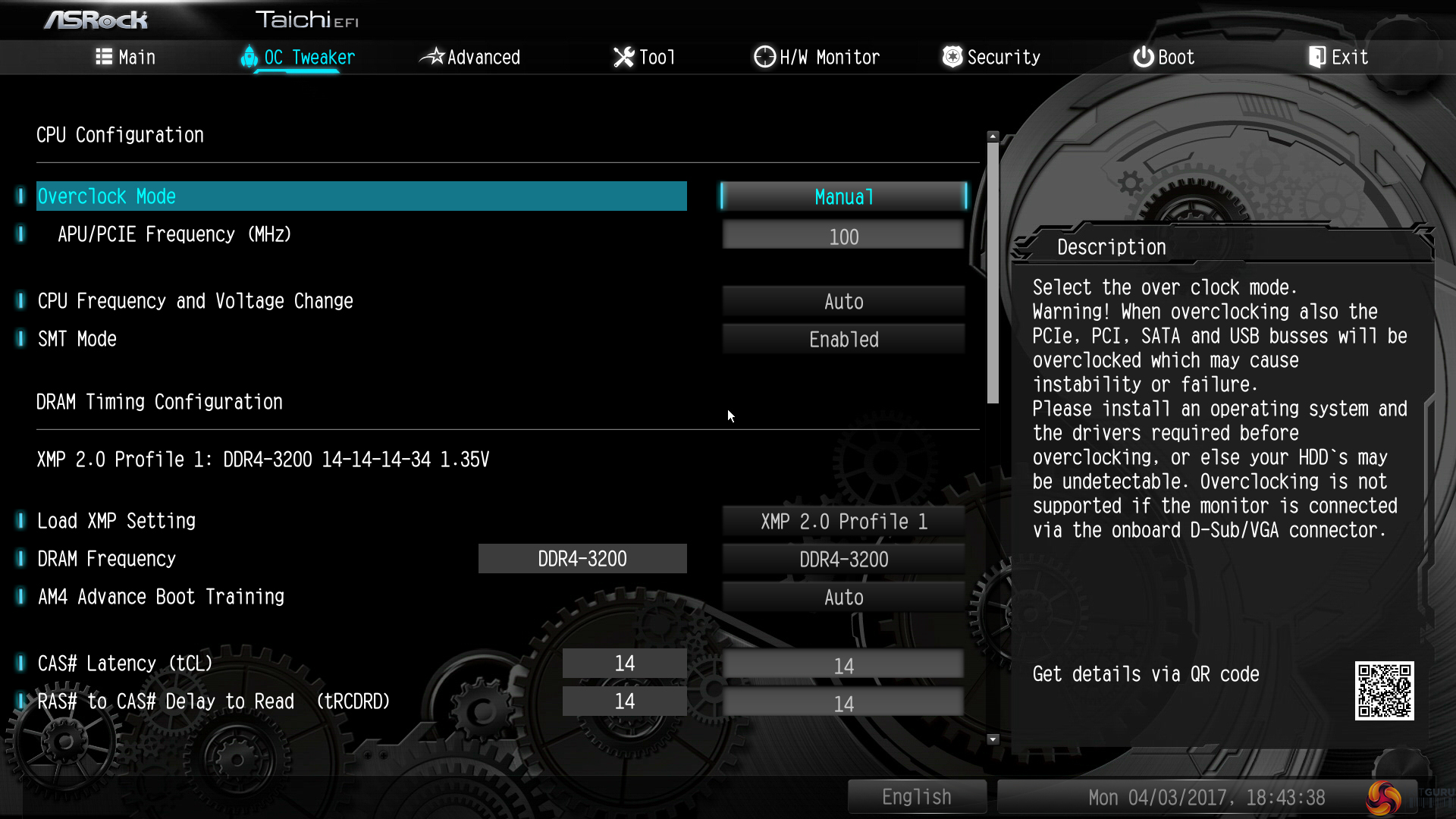Click the QR code for details
1456x819 pixels.
pos(1384,691)
